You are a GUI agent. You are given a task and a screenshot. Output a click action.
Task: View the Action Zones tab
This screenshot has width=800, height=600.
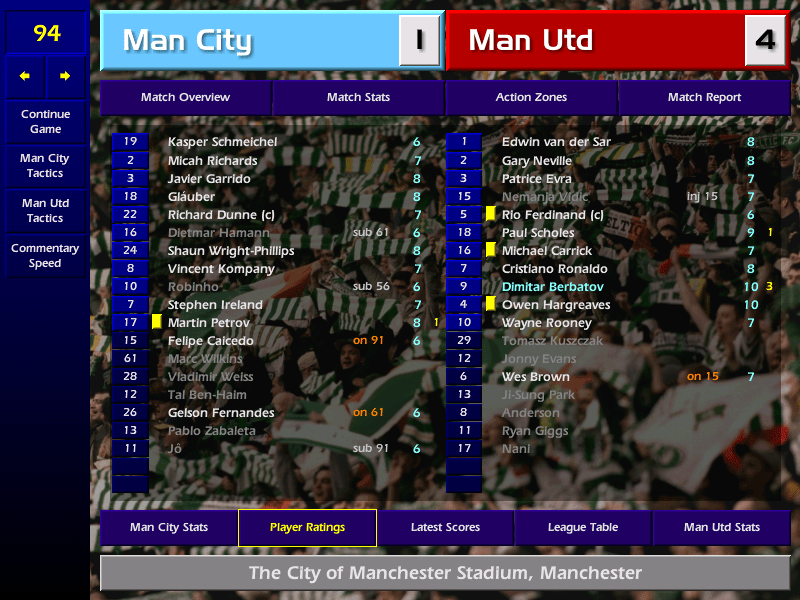point(531,97)
